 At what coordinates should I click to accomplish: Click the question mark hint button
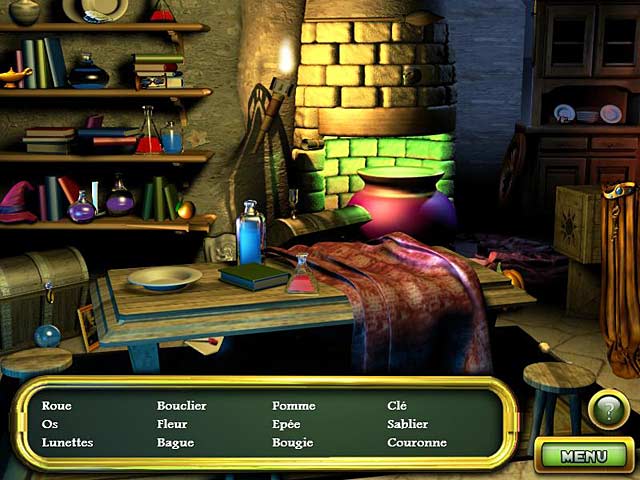[x=607, y=409]
